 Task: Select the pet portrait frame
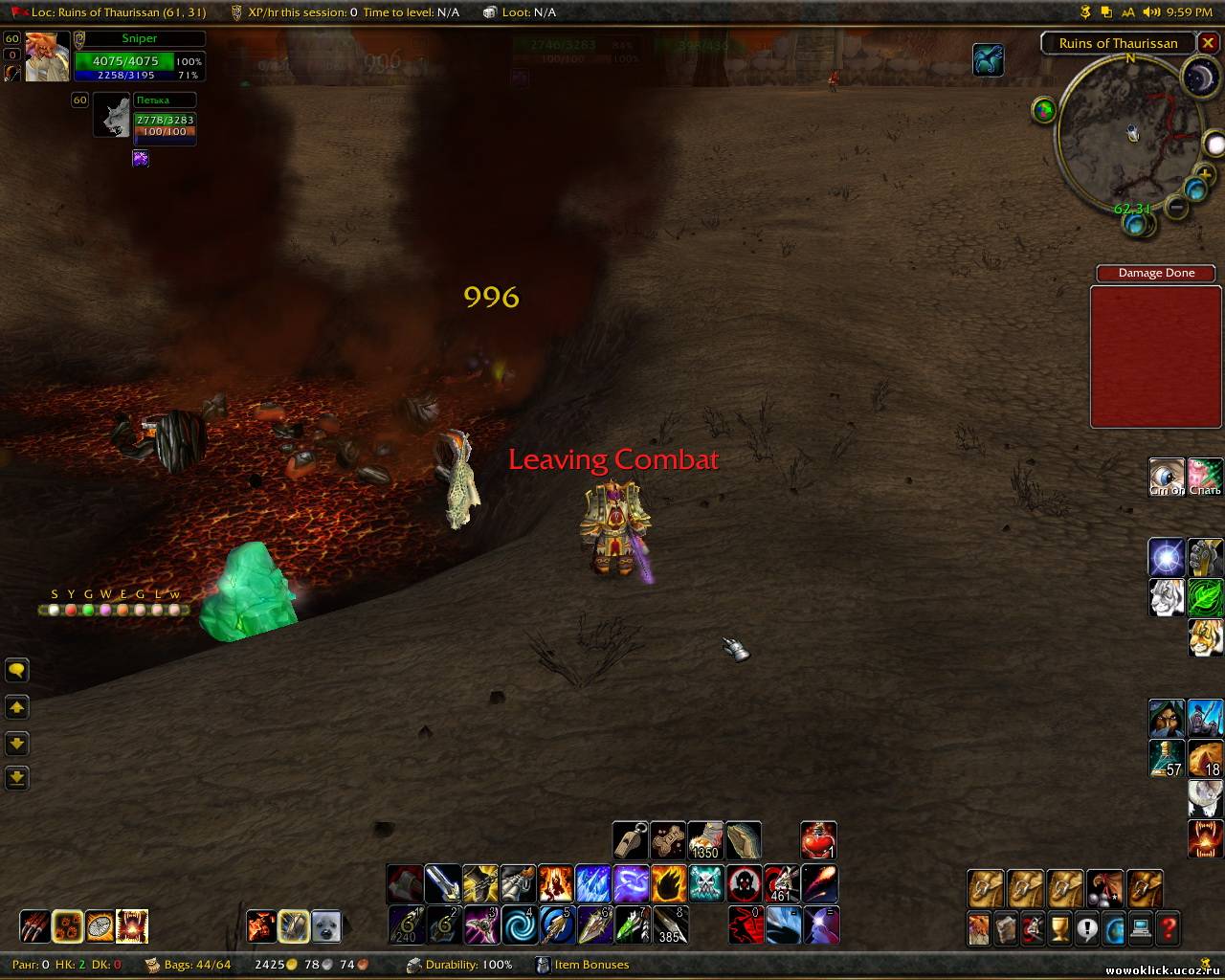coord(112,117)
